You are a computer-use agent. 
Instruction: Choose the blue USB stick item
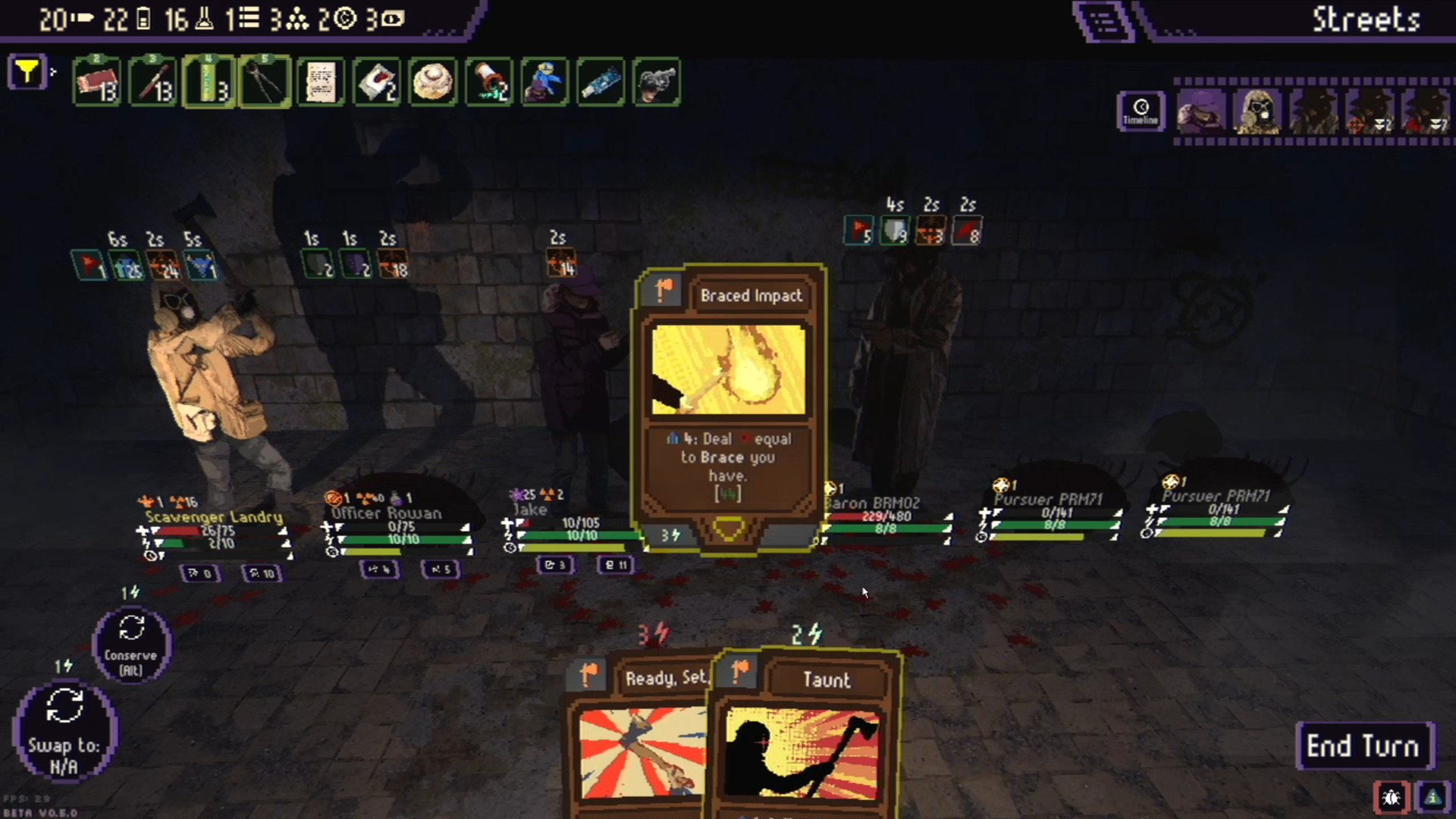coord(601,81)
